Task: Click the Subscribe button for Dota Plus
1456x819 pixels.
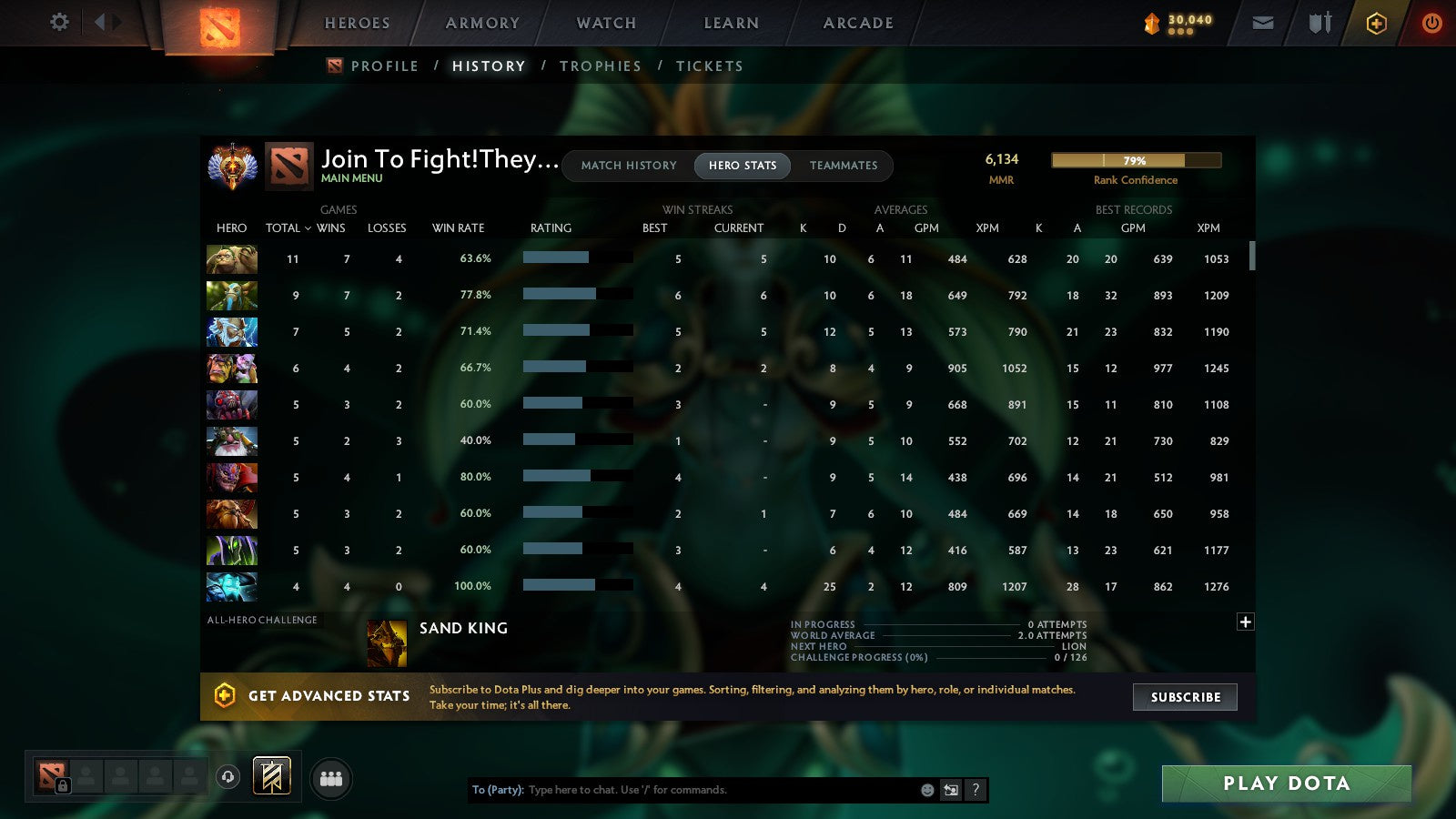Action: click(1184, 697)
